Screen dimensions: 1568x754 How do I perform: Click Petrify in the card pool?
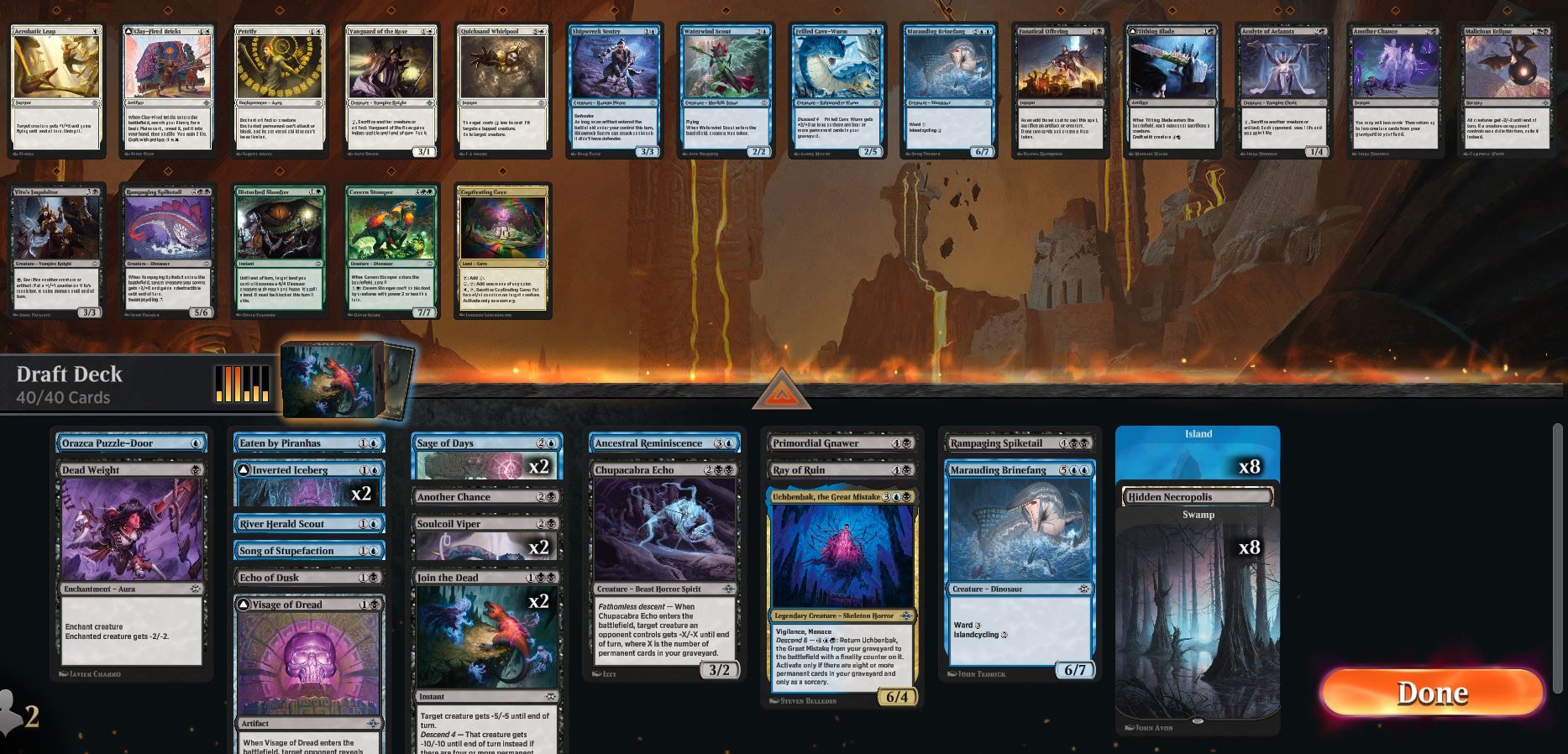pyautogui.click(x=281, y=88)
